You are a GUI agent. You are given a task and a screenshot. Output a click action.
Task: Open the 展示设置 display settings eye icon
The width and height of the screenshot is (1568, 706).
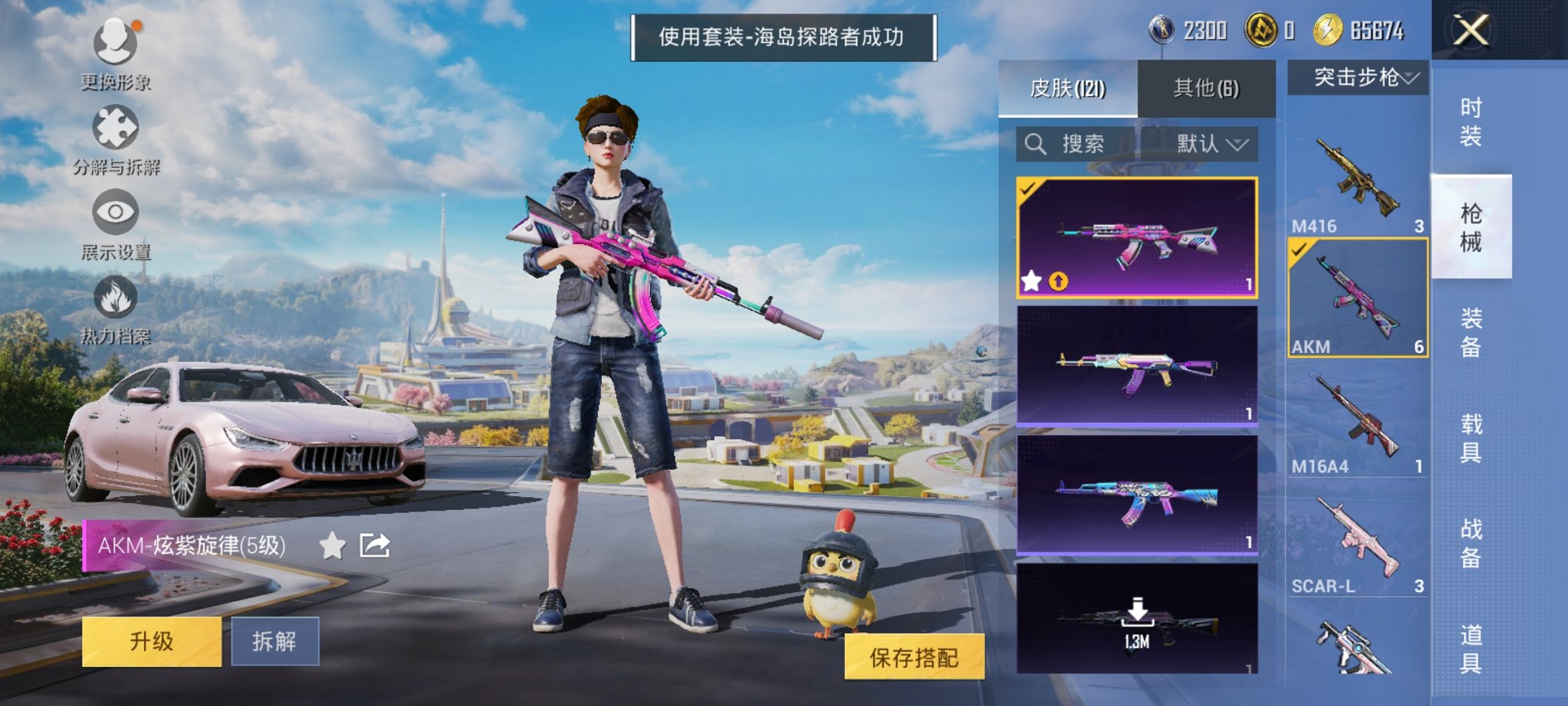point(115,211)
